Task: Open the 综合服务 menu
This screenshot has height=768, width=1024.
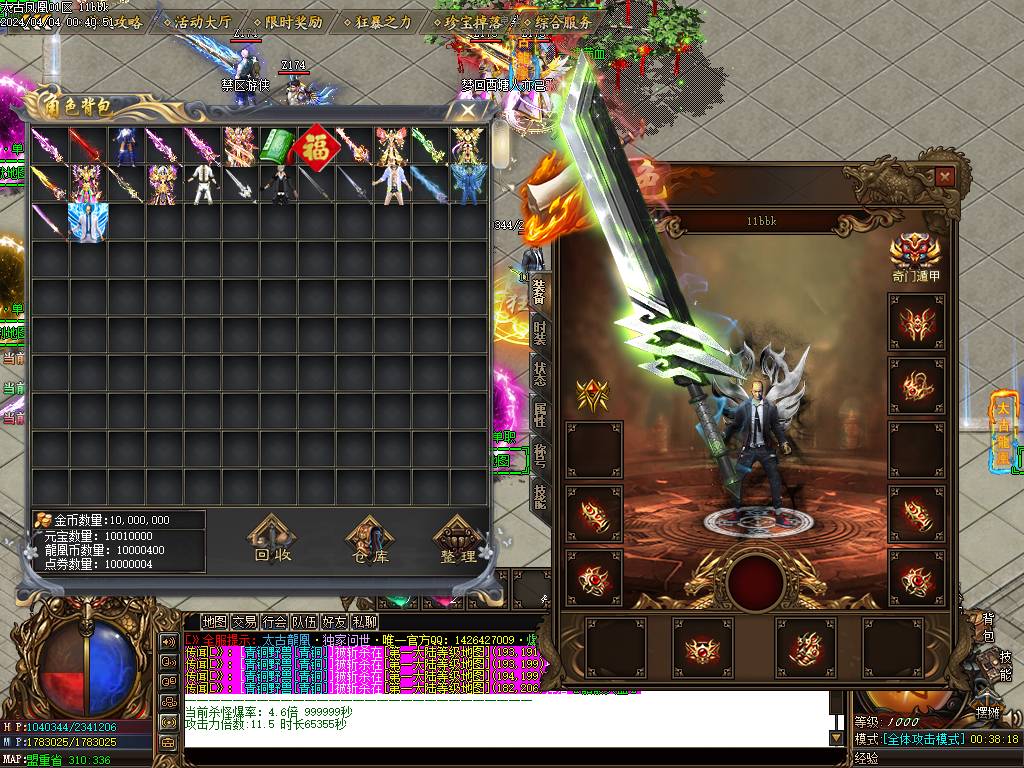Action: (x=556, y=21)
